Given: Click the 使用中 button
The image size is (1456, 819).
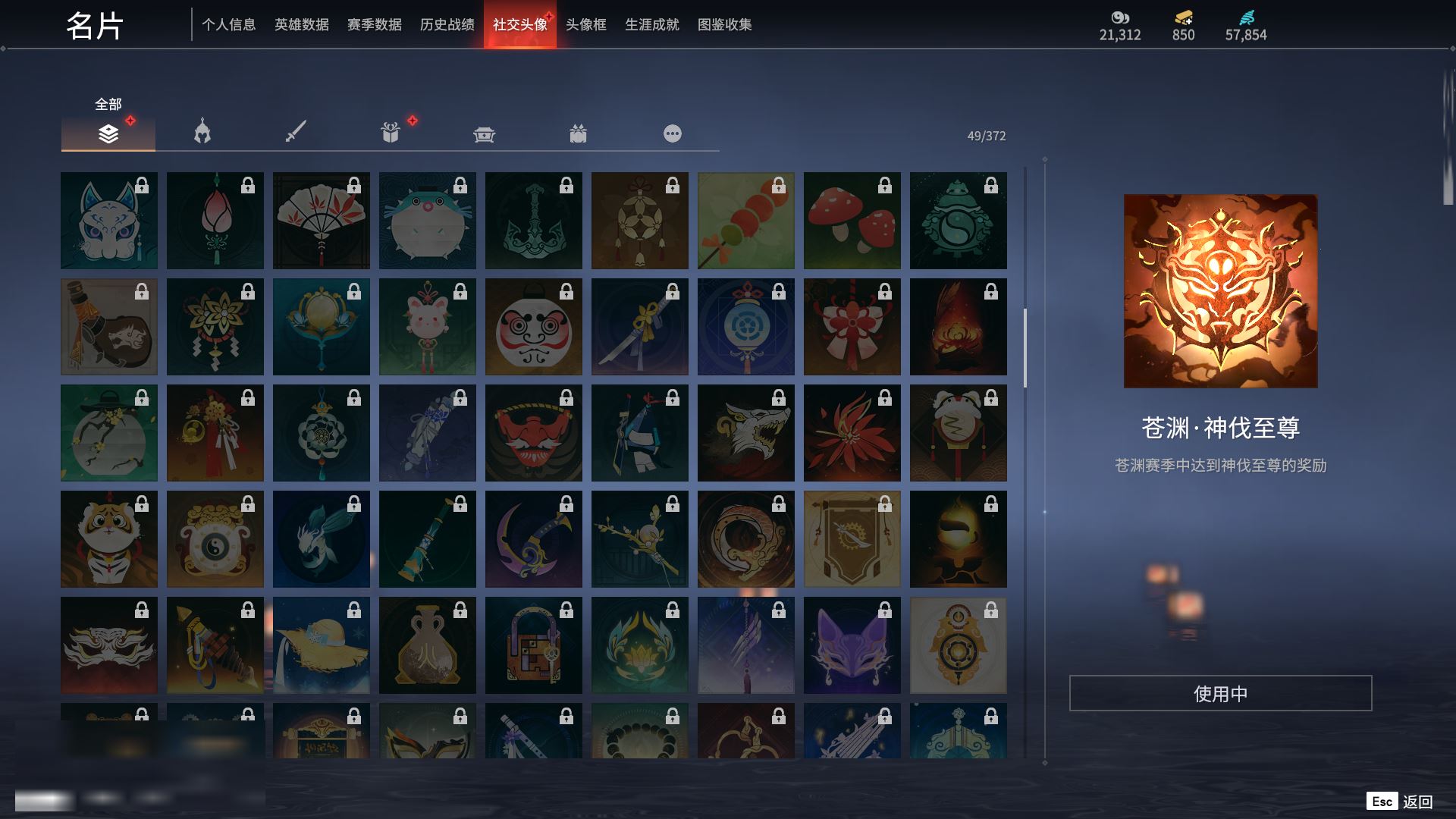Looking at the screenshot, I should (x=1220, y=693).
